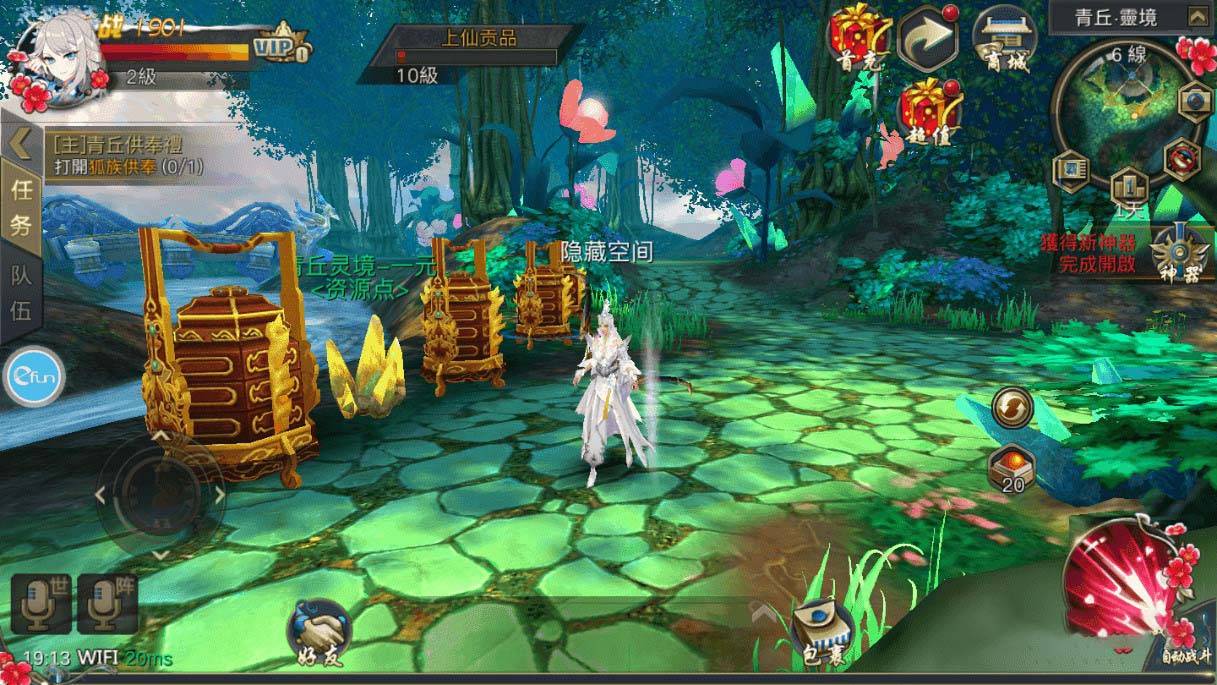The image size is (1217, 685).
Task: Open the camera screenshot button
Action: tap(1195, 101)
